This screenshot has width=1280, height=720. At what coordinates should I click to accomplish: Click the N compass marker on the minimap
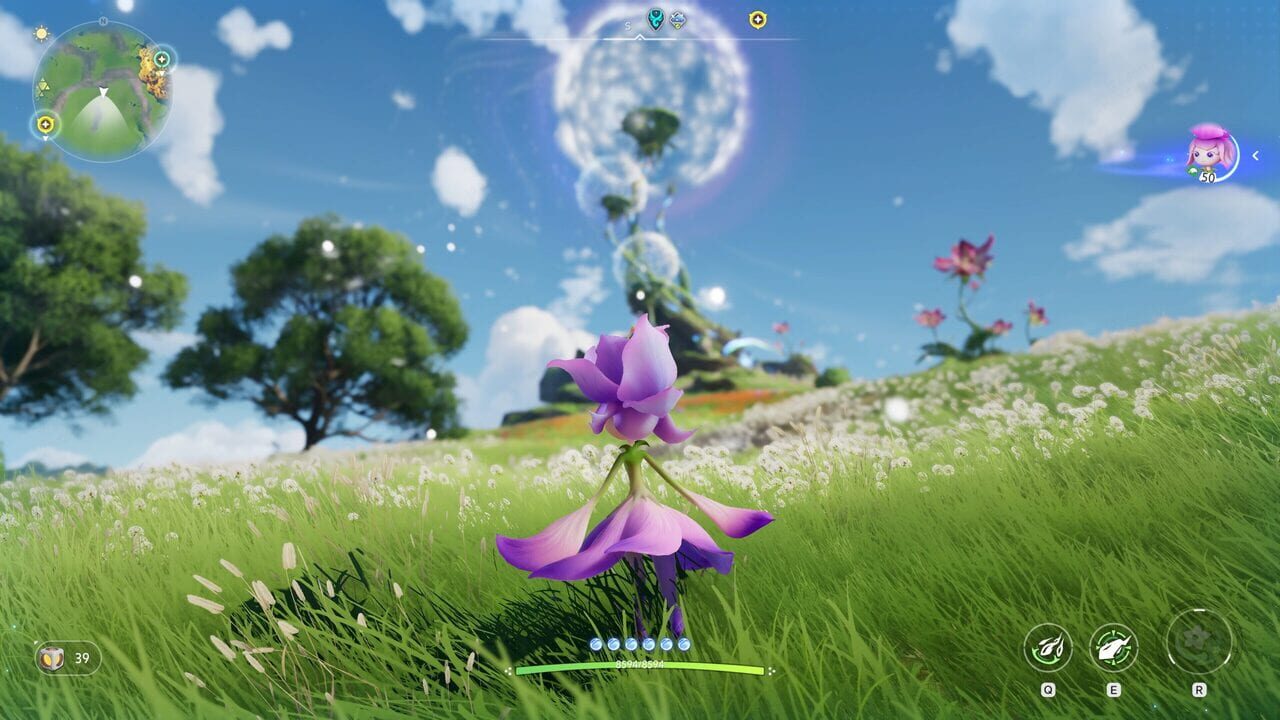[x=102, y=21]
